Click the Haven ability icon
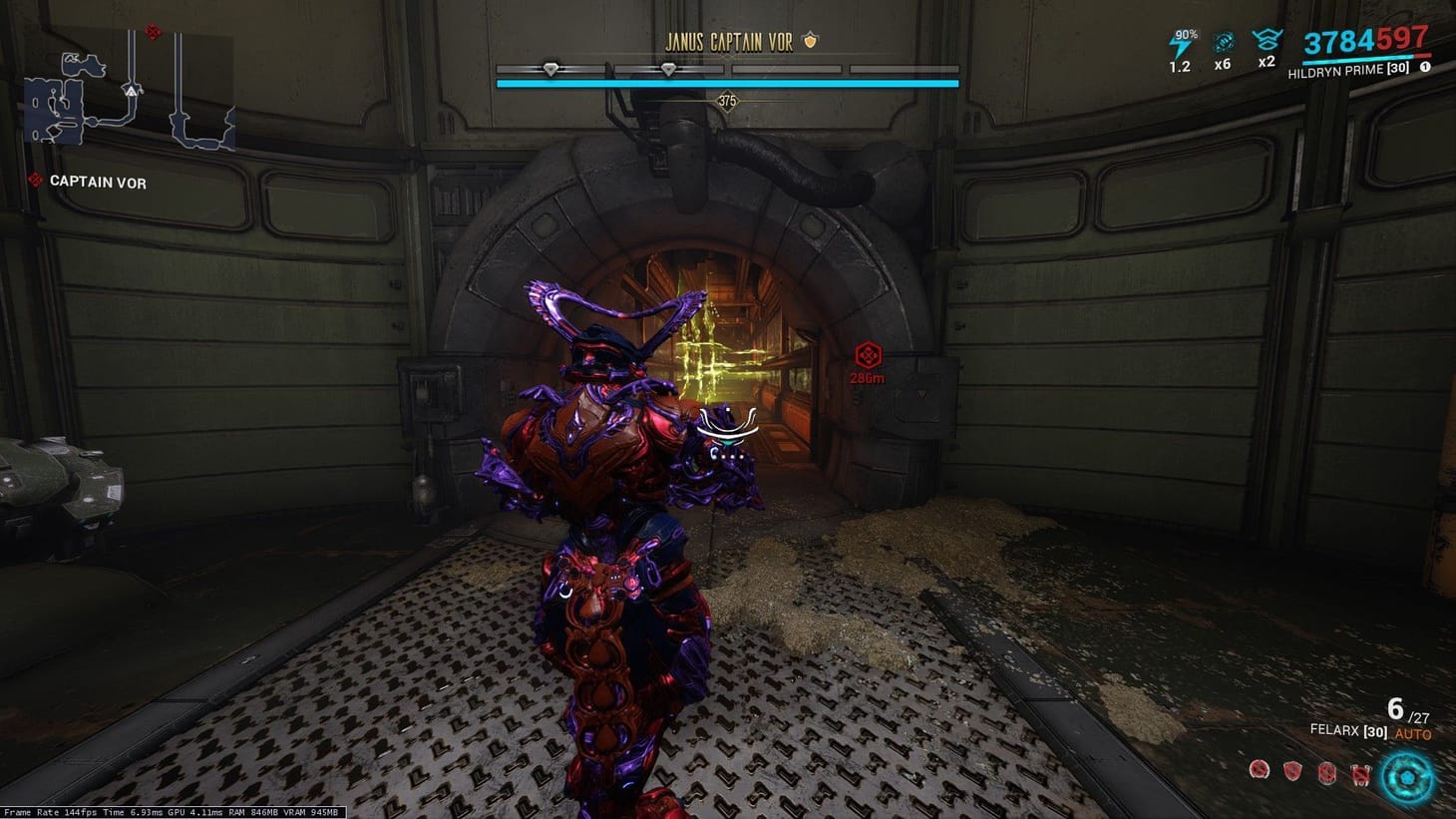 1326,772
